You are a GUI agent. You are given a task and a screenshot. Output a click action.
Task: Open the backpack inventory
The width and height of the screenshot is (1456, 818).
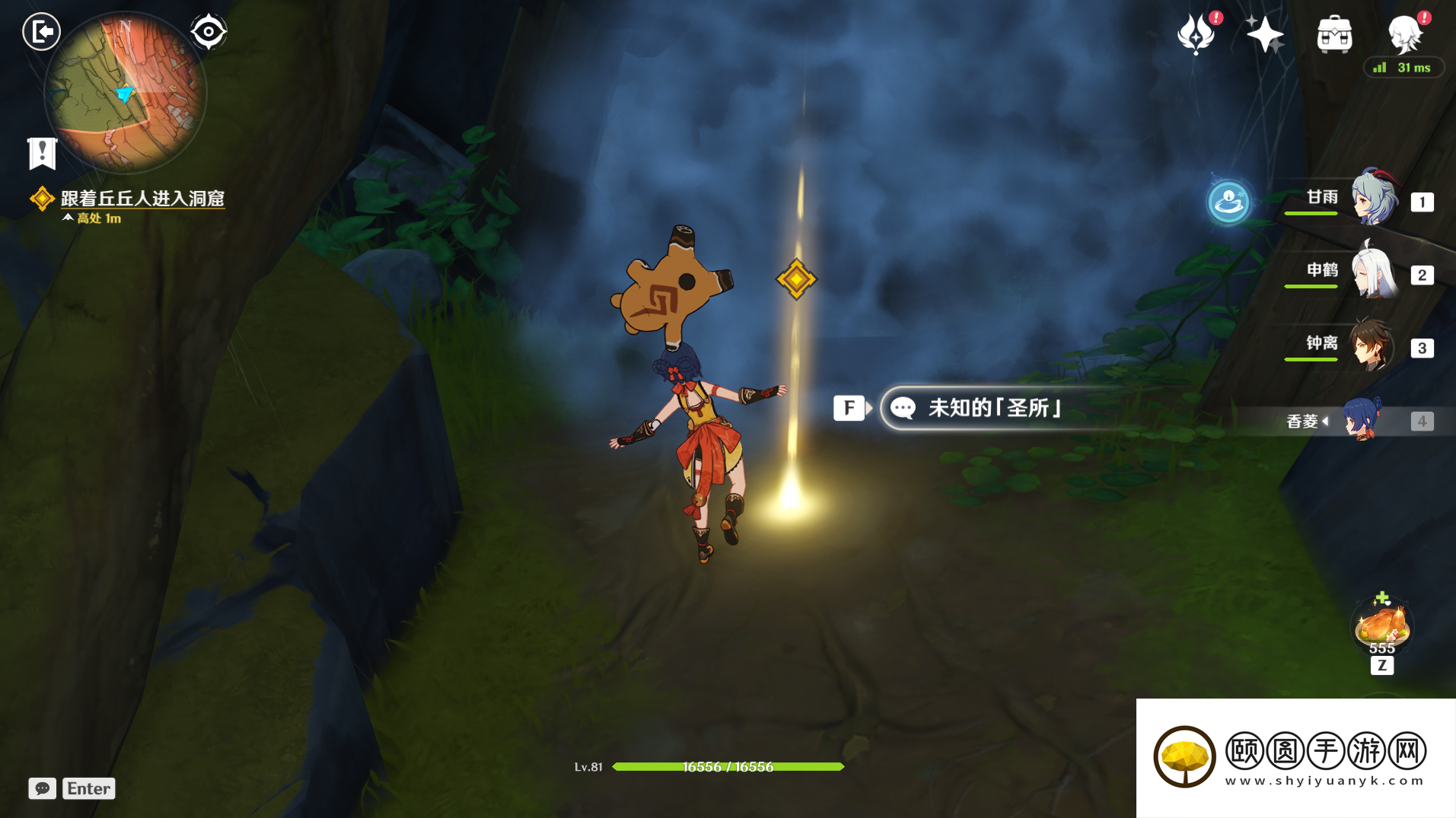pyautogui.click(x=1334, y=35)
